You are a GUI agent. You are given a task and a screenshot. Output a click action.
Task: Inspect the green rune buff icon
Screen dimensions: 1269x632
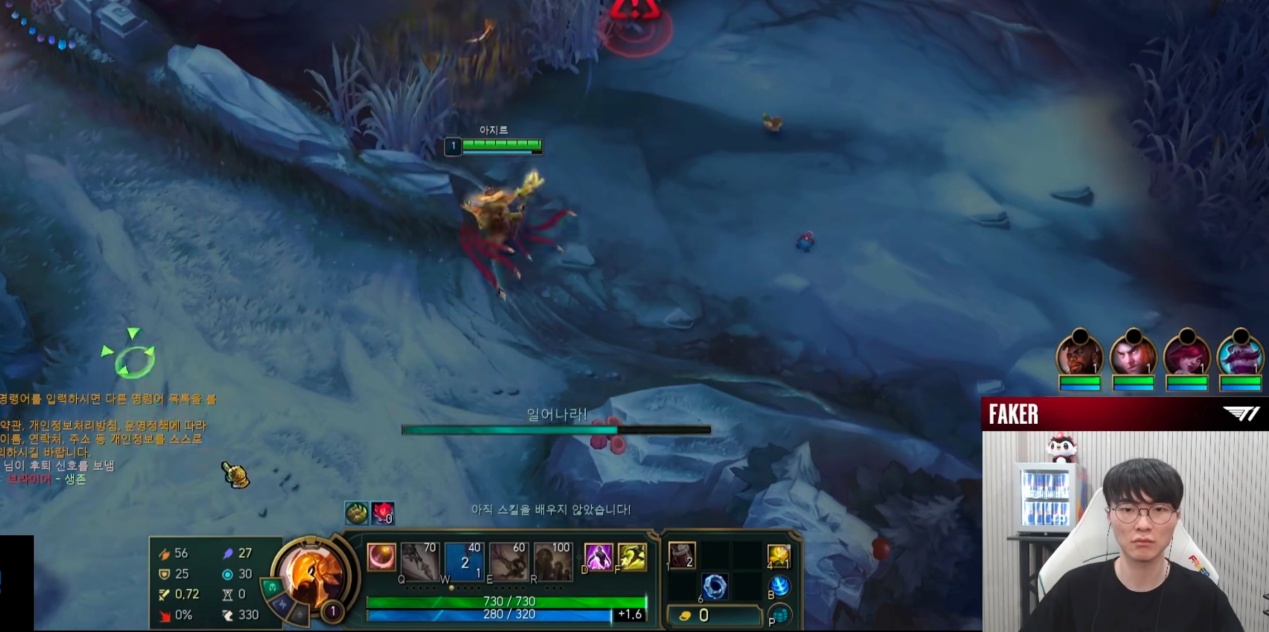click(357, 513)
